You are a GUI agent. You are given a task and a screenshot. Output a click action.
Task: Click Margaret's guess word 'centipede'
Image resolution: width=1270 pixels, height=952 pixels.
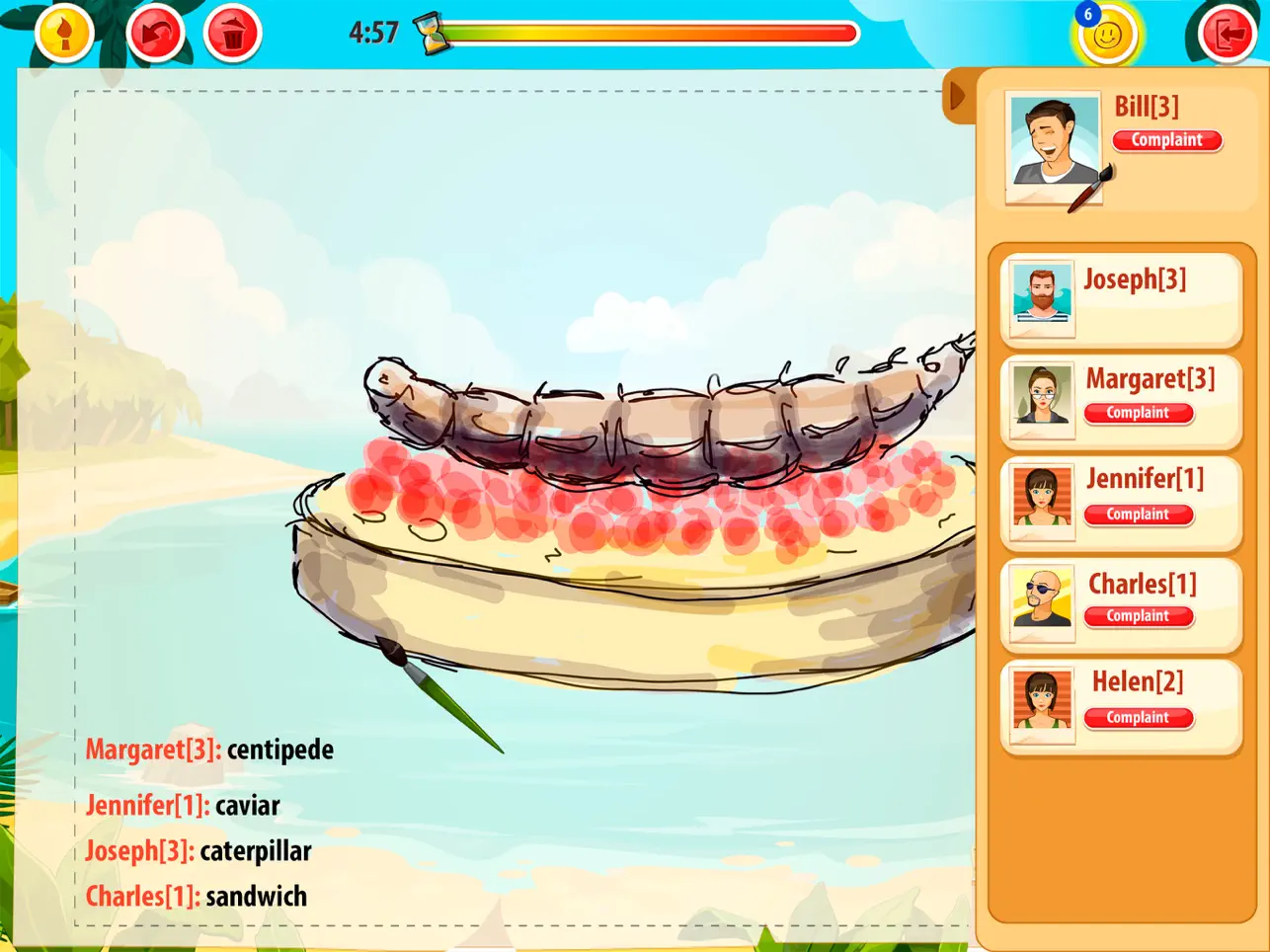279,749
